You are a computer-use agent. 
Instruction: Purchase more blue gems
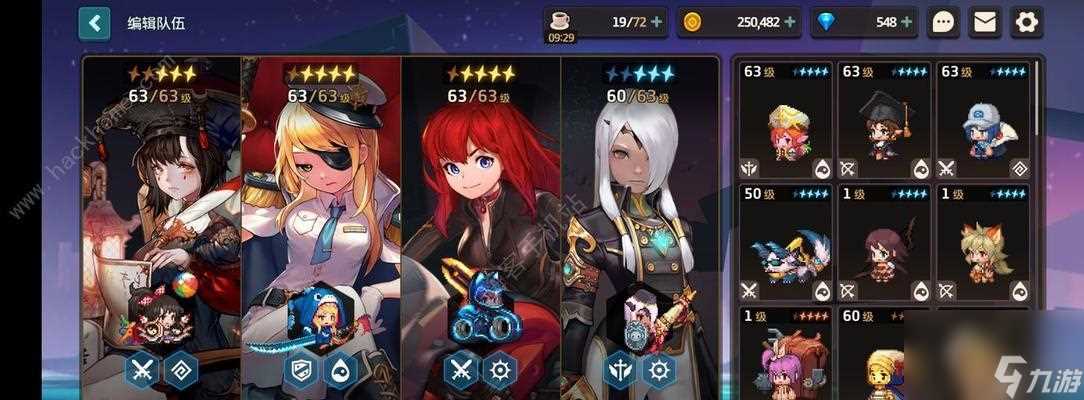click(x=906, y=21)
